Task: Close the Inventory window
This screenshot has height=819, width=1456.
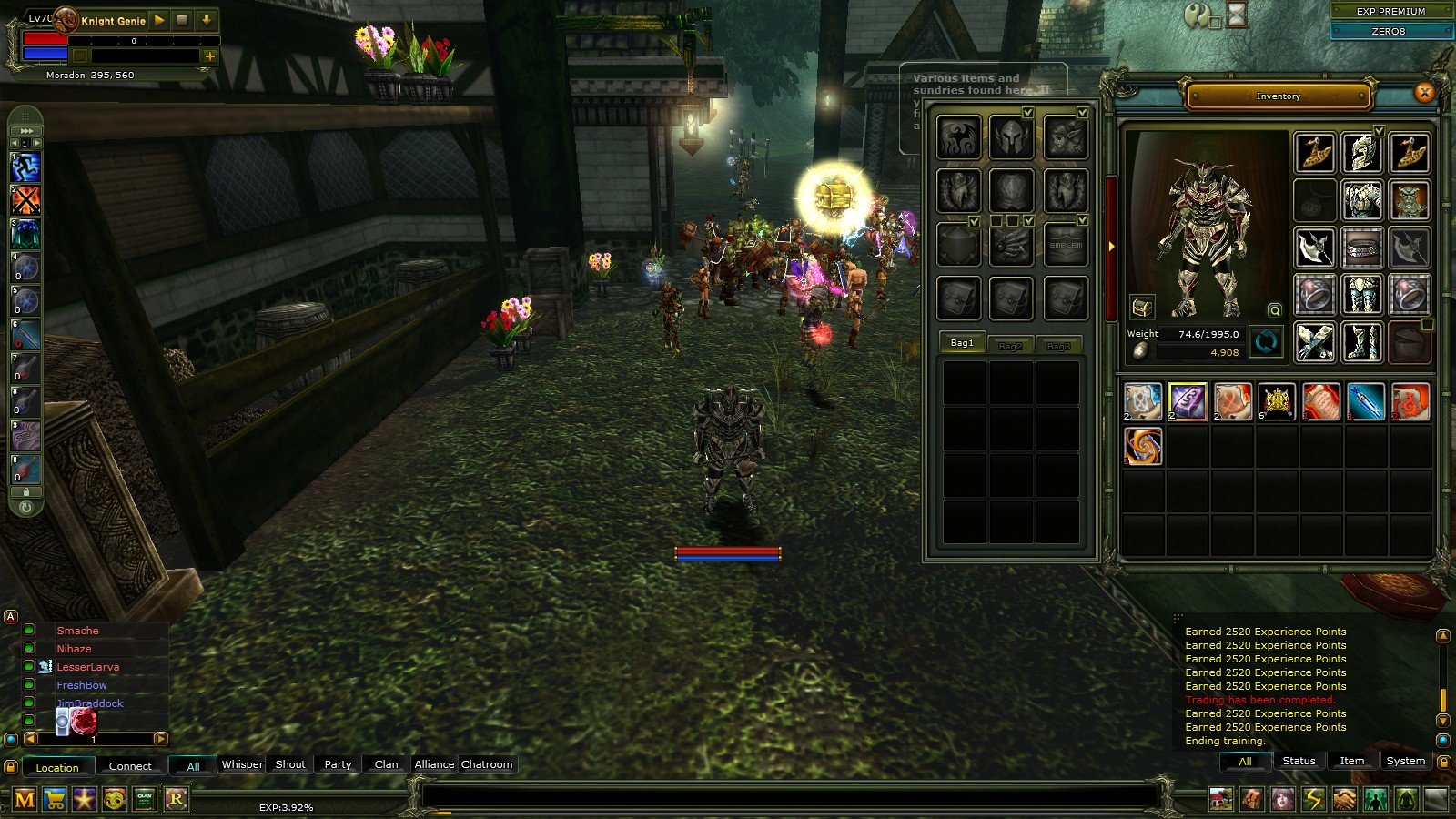Action: pos(1424,92)
